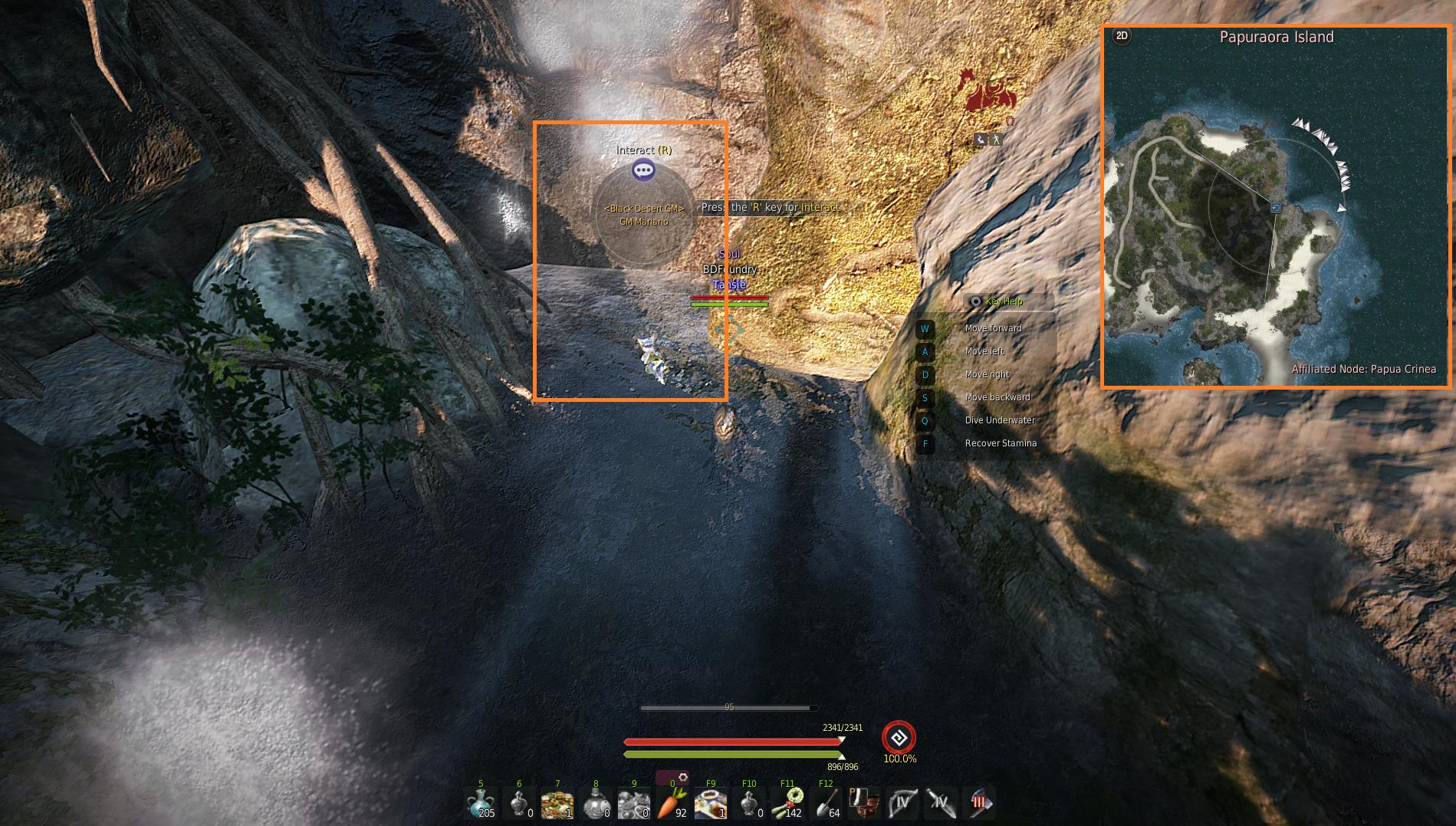Open the treasure chest hotbar icon
This screenshot has height=826, width=1456.
tap(864, 804)
